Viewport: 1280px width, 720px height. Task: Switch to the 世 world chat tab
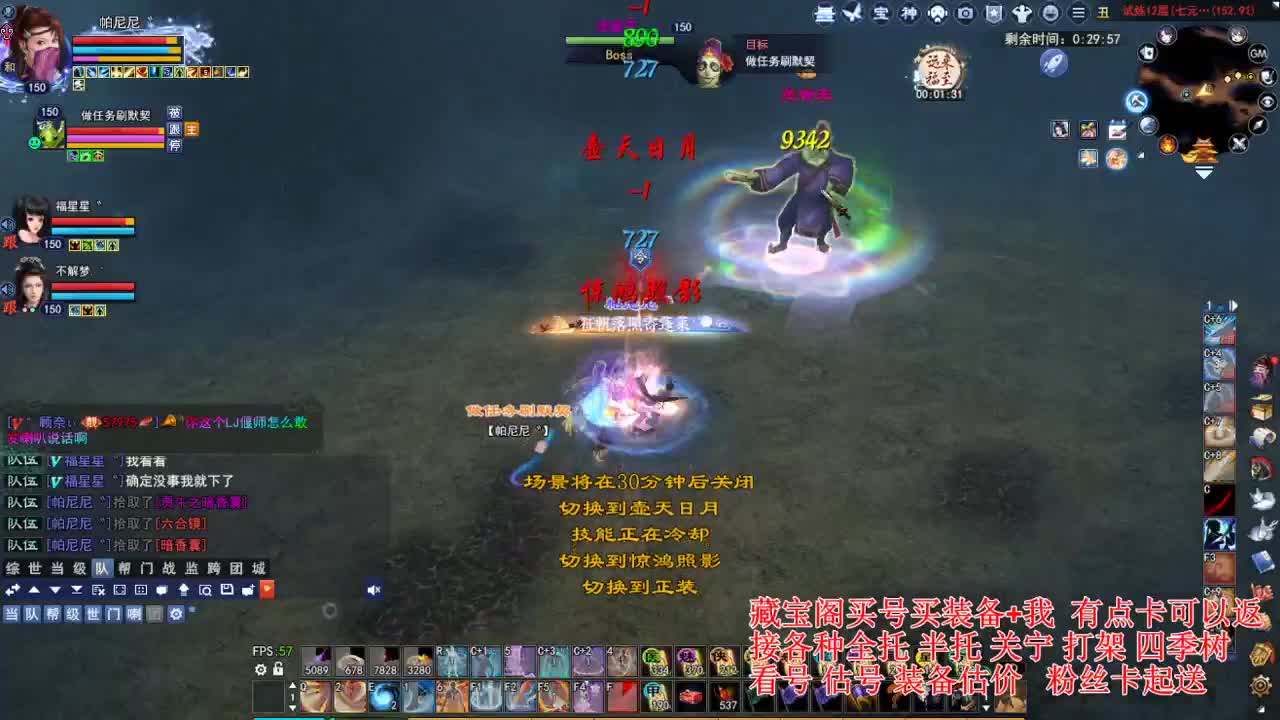[x=33, y=567]
